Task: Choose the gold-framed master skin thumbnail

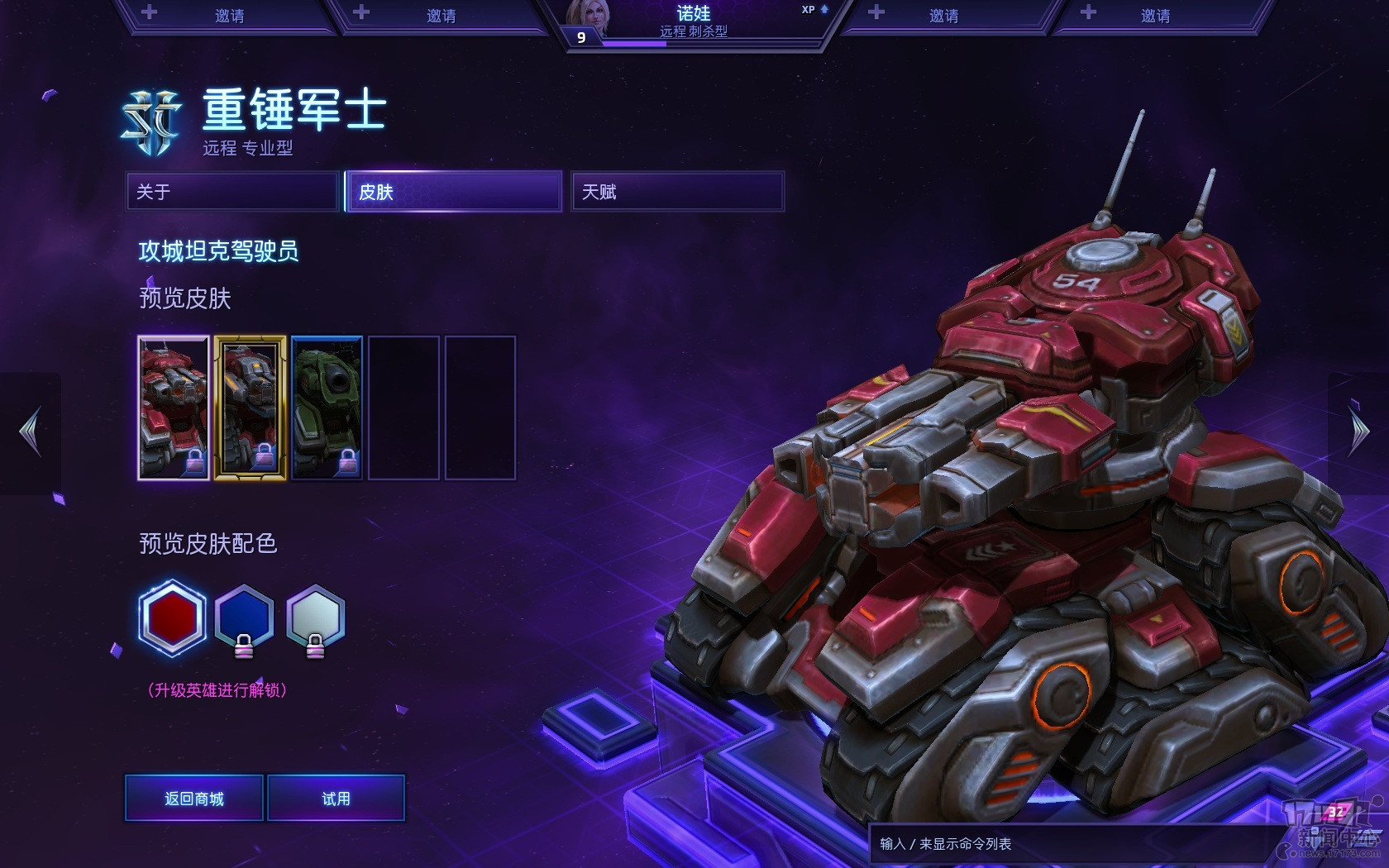Action: 251,408
